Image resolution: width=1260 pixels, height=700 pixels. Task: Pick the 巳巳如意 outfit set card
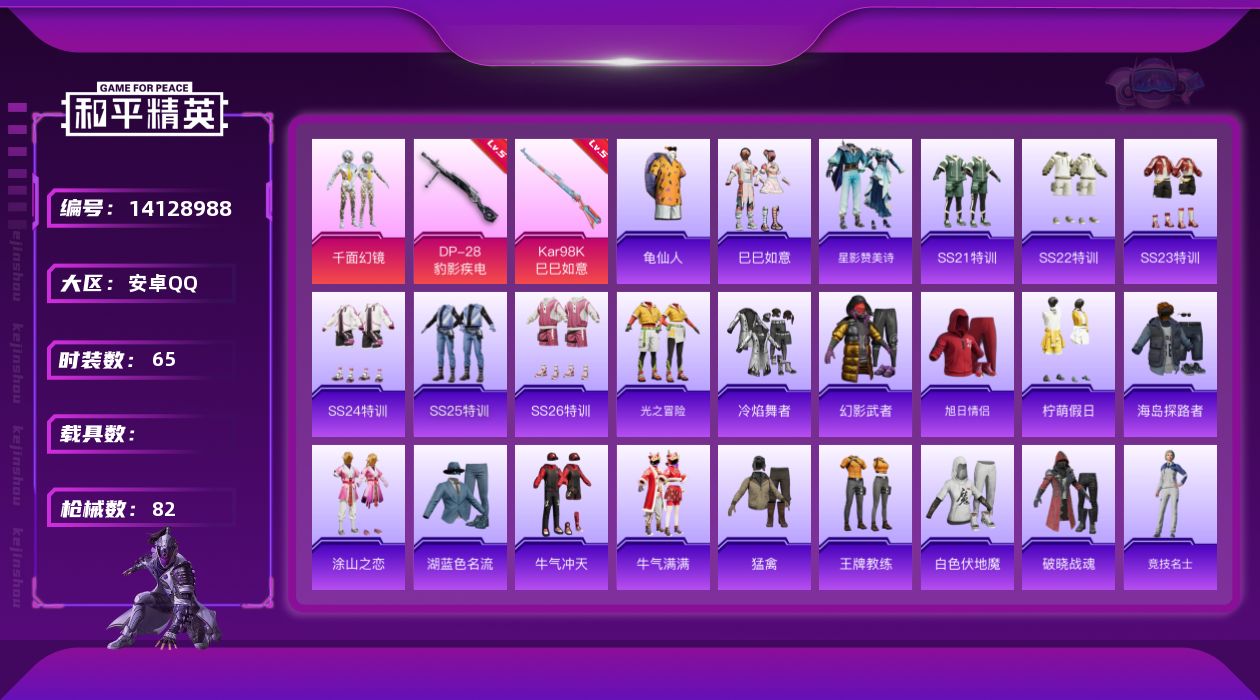tap(764, 211)
